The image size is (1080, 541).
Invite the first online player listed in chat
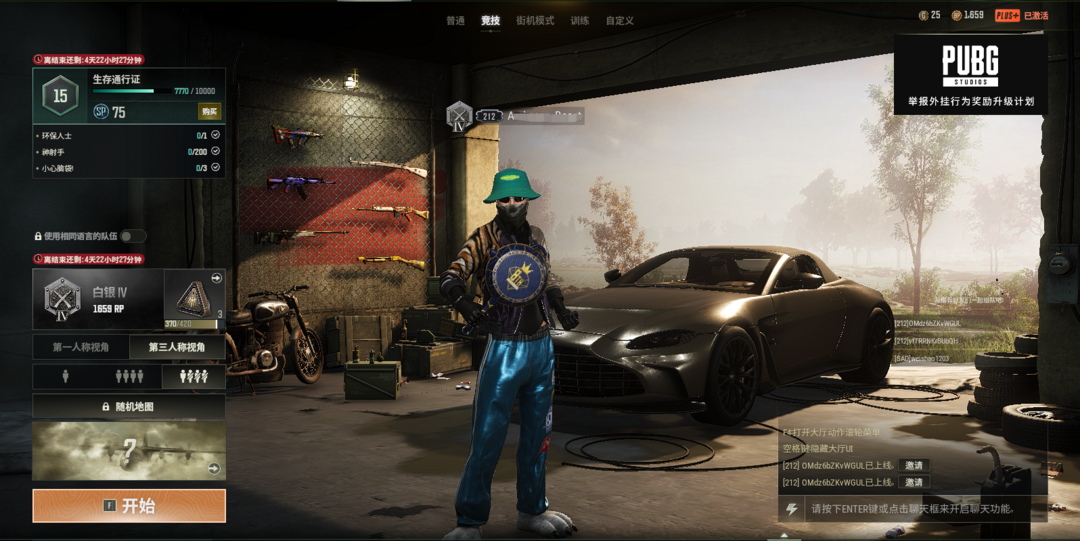[912, 466]
